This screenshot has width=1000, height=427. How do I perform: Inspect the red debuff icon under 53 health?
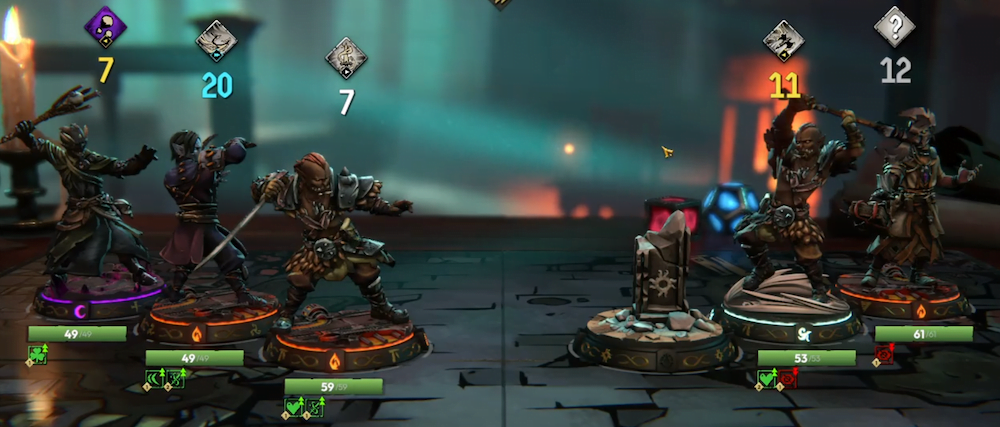788,378
